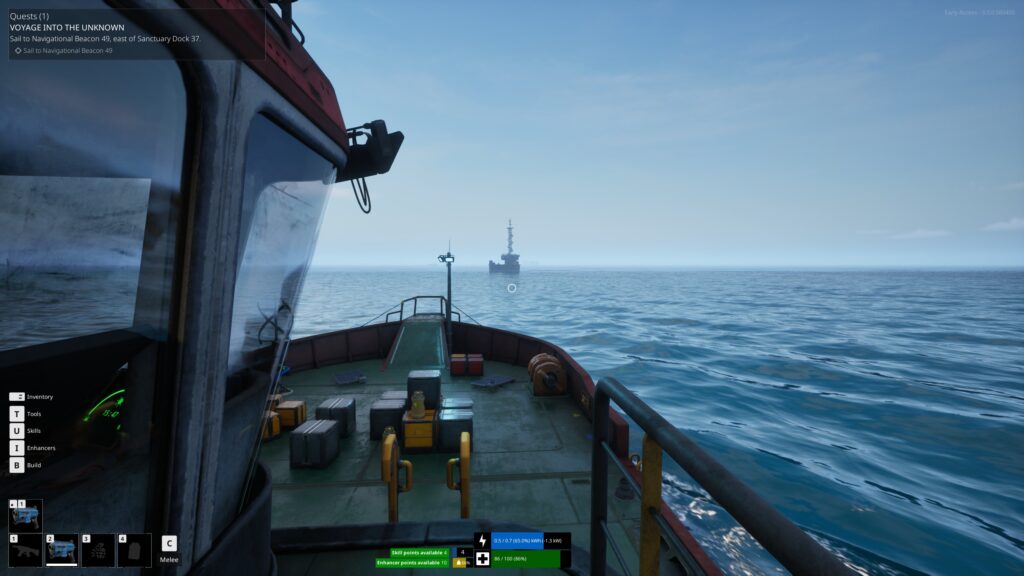This screenshot has height=576, width=1024.
Task: Select hotbar slot number 4
Action: point(134,550)
